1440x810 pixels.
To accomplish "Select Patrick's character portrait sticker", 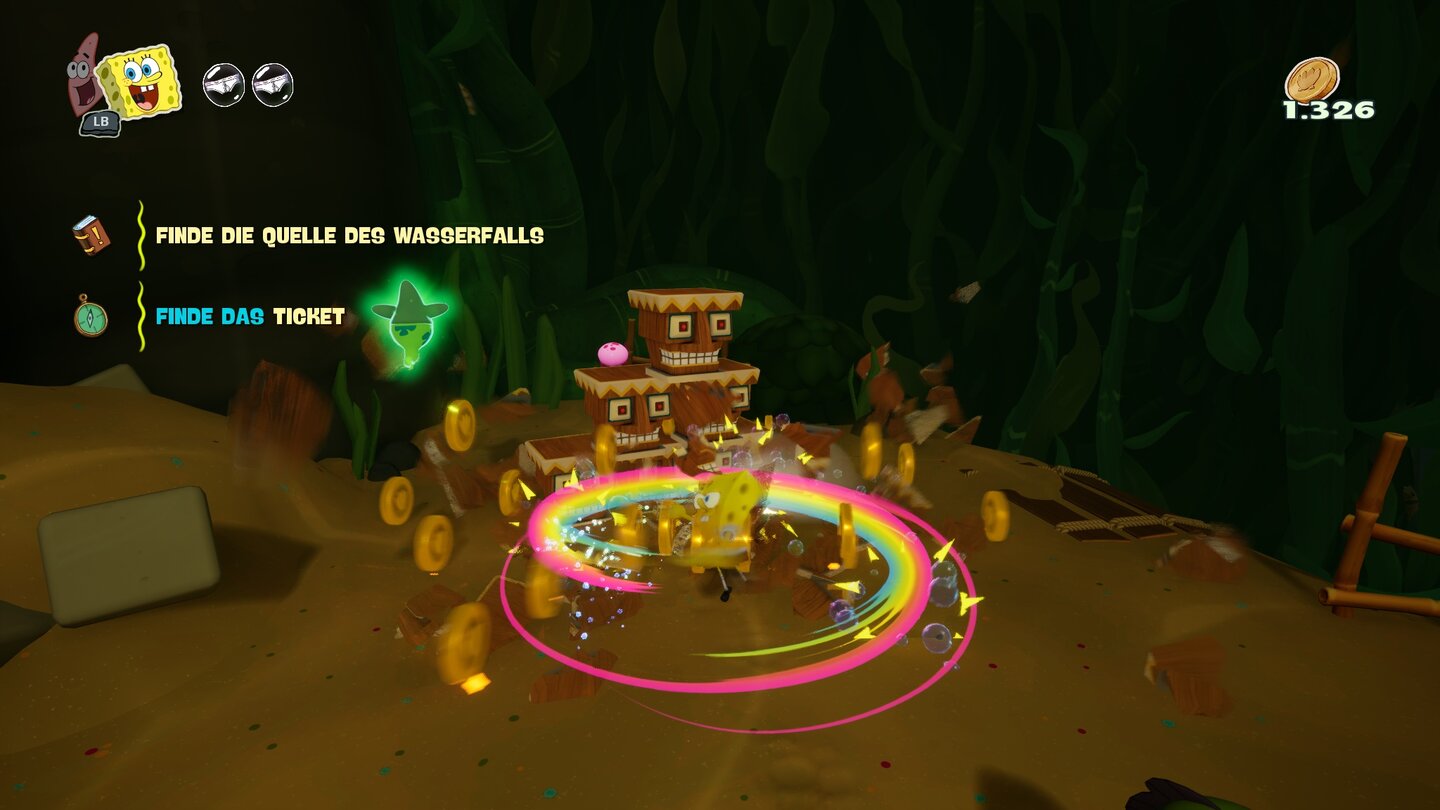I will pyautogui.click(x=78, y=75).
